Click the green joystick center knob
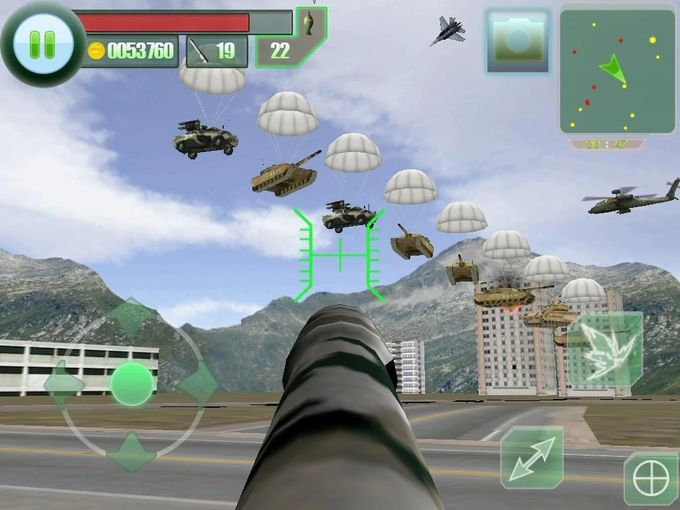680x510 pixels. [x=132, y=384]
